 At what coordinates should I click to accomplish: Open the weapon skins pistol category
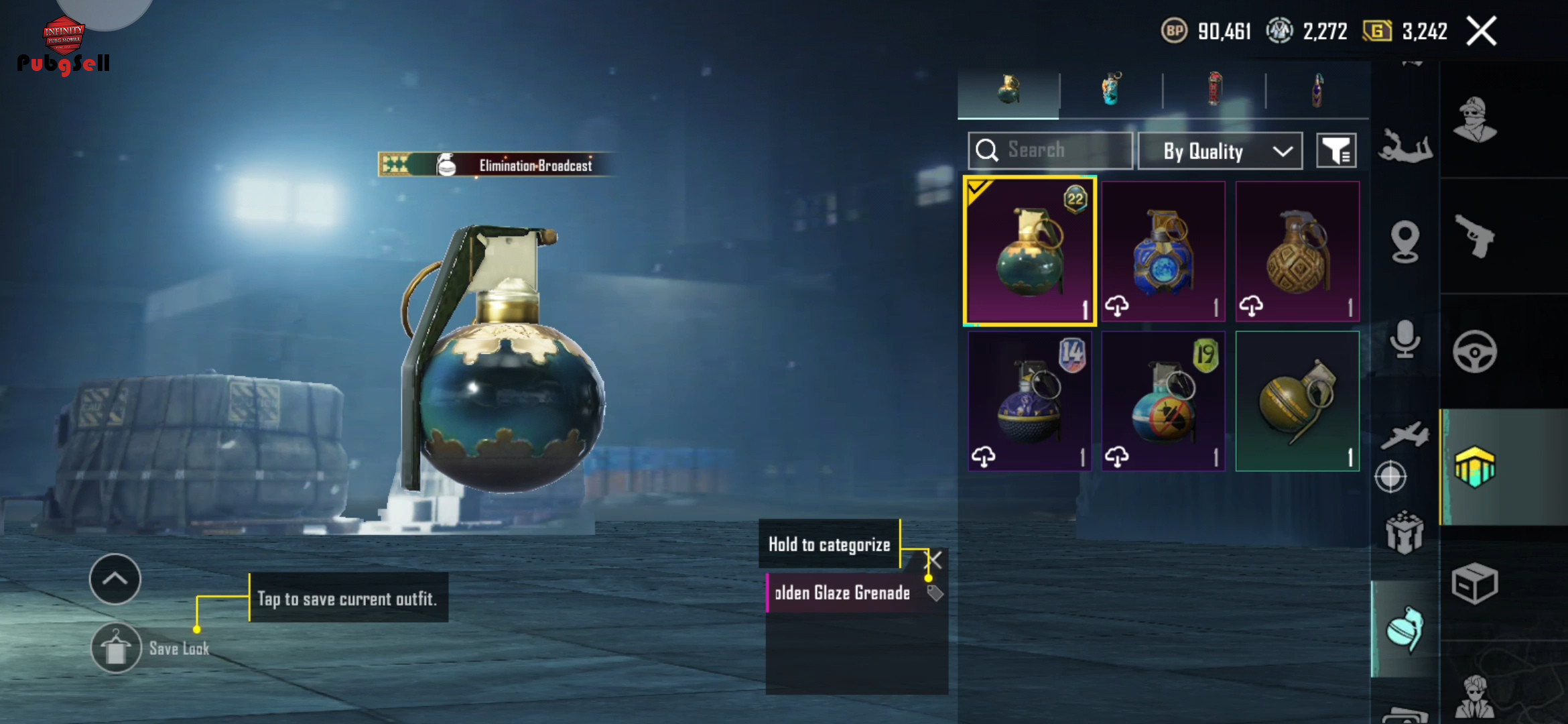click(x=1474, y=236)
